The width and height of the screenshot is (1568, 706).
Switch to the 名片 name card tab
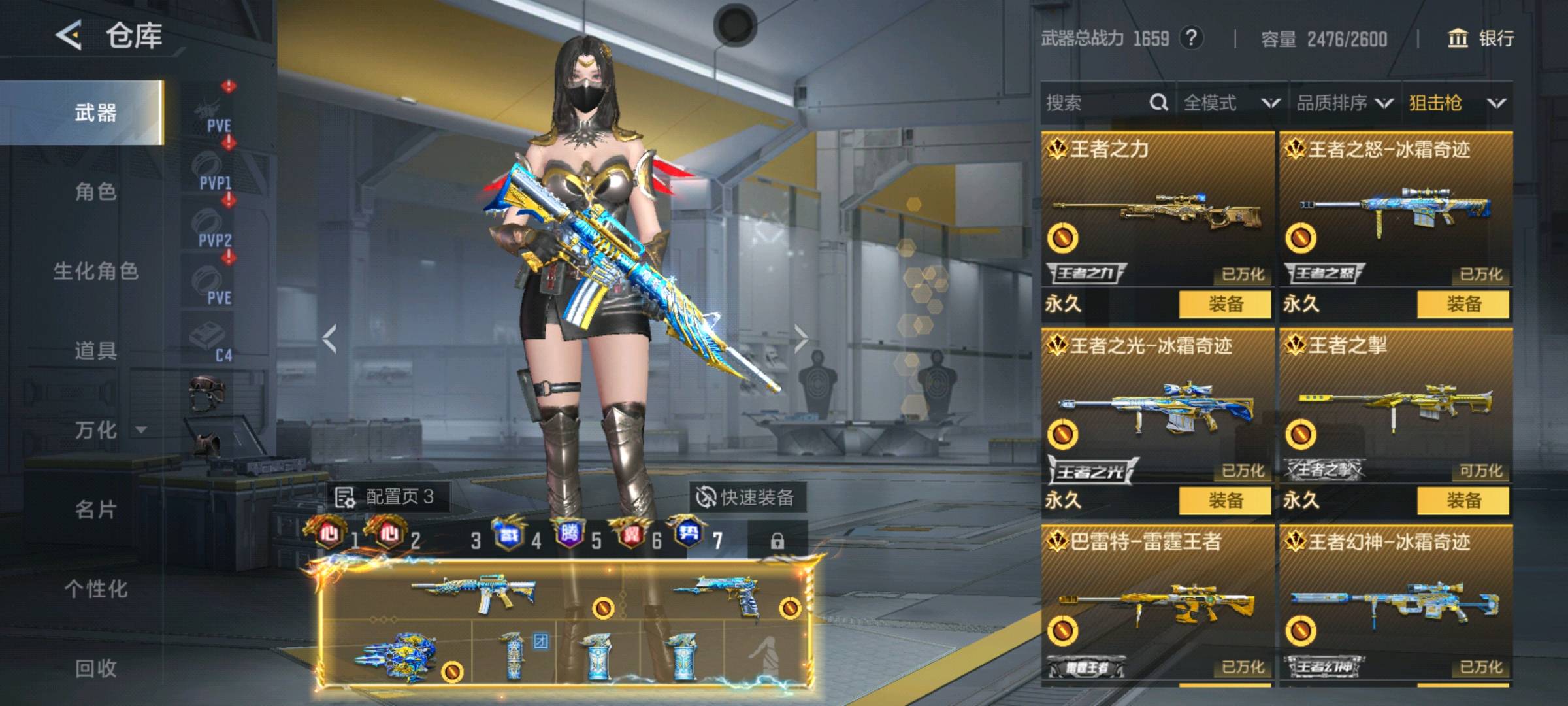pos(95,509)
